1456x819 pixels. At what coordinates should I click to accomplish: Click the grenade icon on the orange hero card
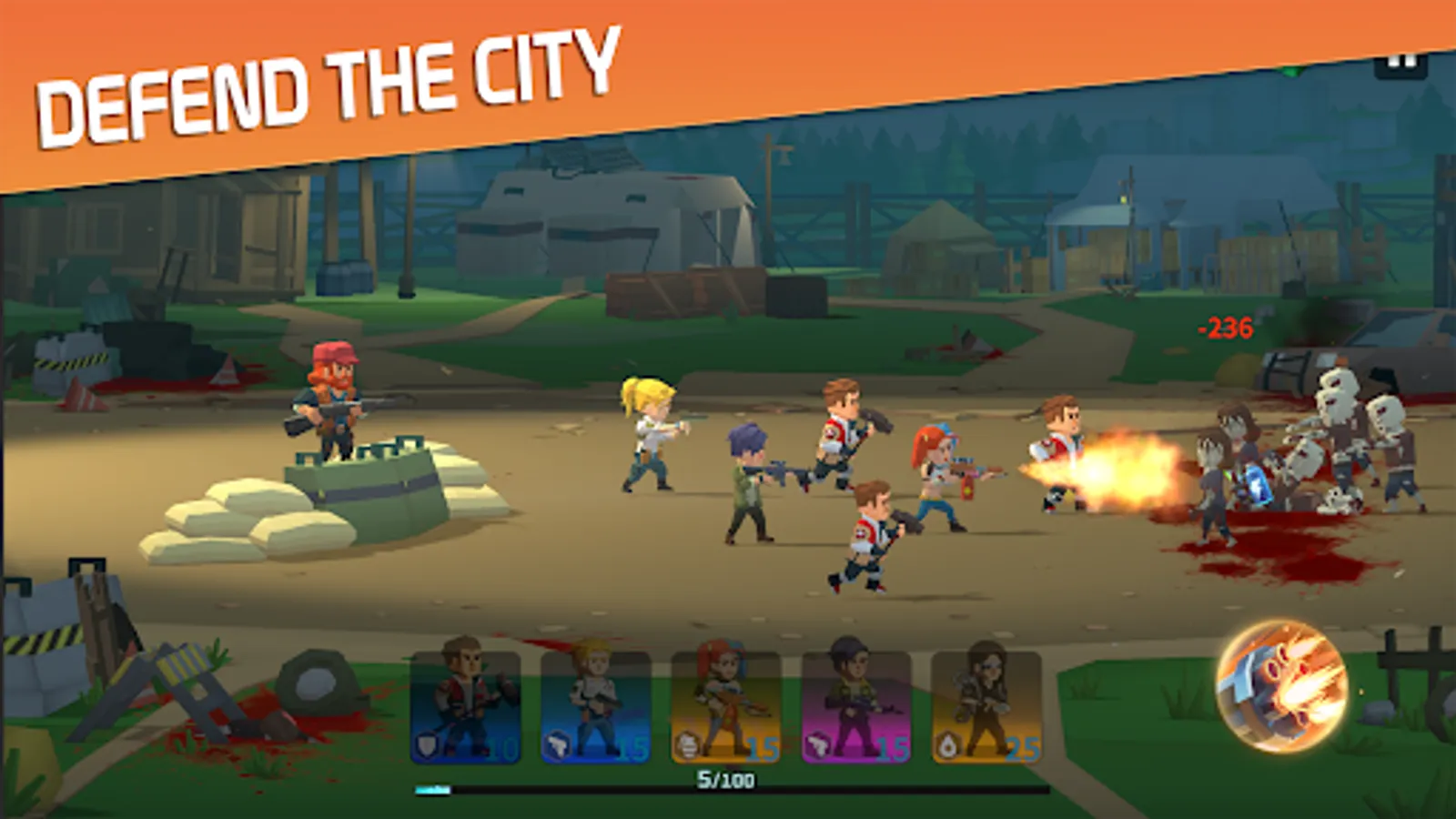pos(687,743)
